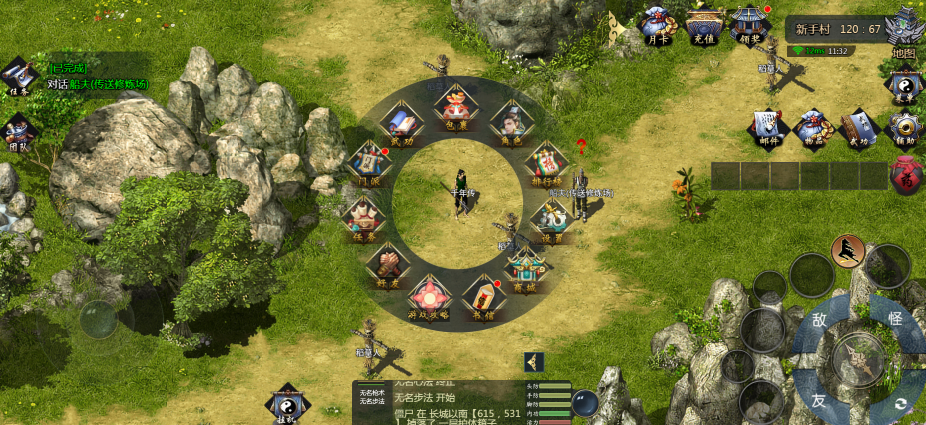Open the 书信 letters icon

(x=483, y=296)
